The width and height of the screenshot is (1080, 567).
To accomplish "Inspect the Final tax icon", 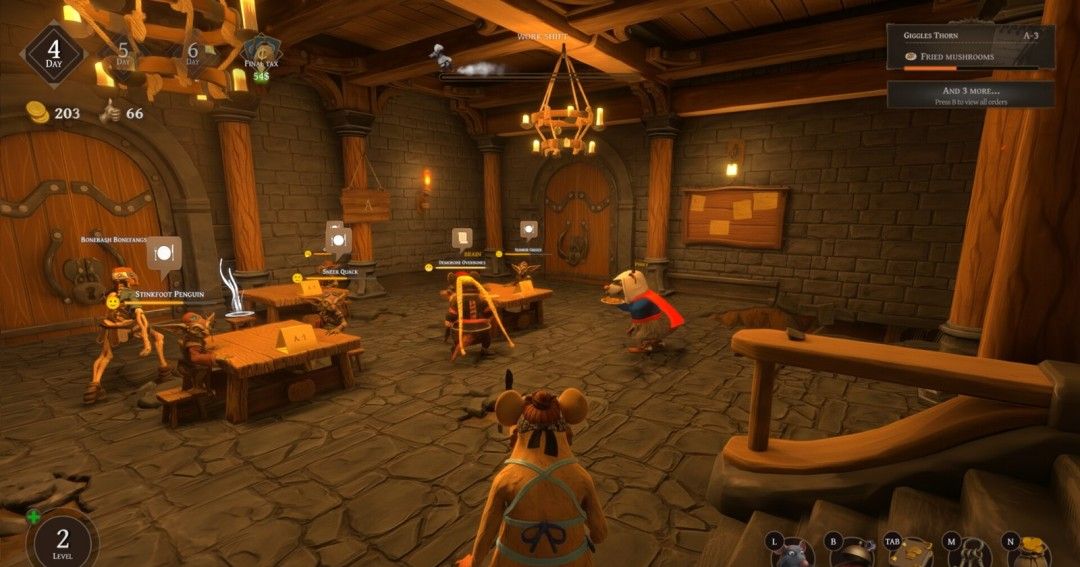I will pyautogui.click(x=261, y=52).
